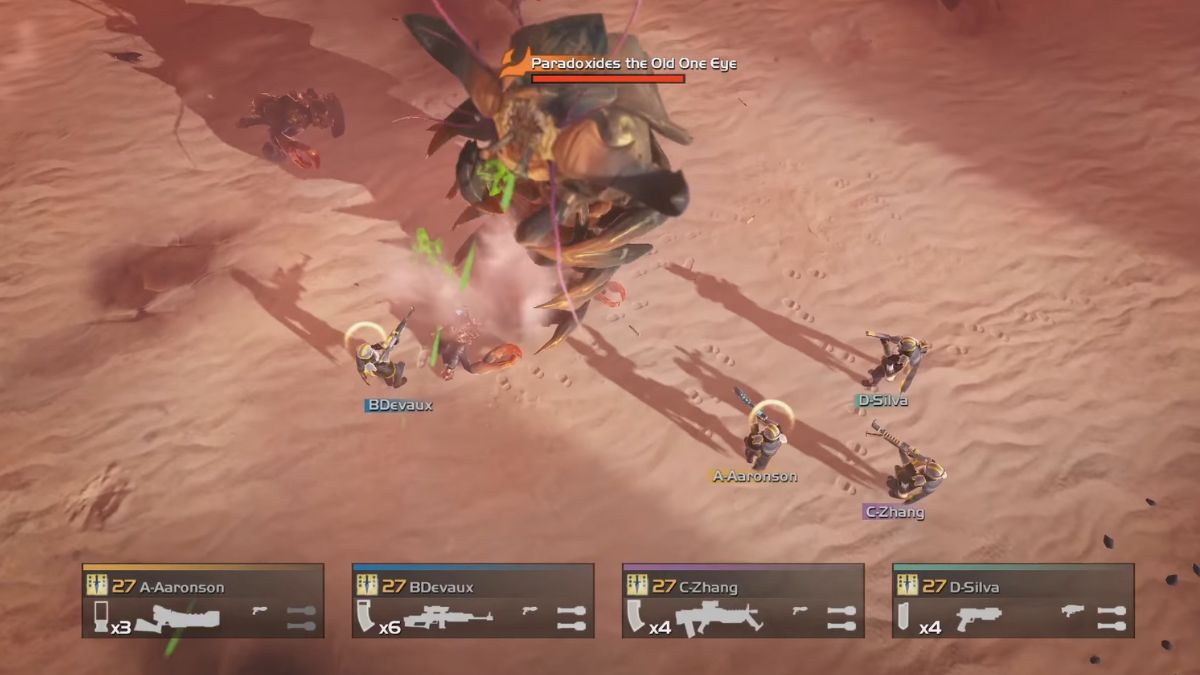Click D-Silva's rank badge icon
1200x675 pixels.
pyautogui.click(x=908, y=586)
